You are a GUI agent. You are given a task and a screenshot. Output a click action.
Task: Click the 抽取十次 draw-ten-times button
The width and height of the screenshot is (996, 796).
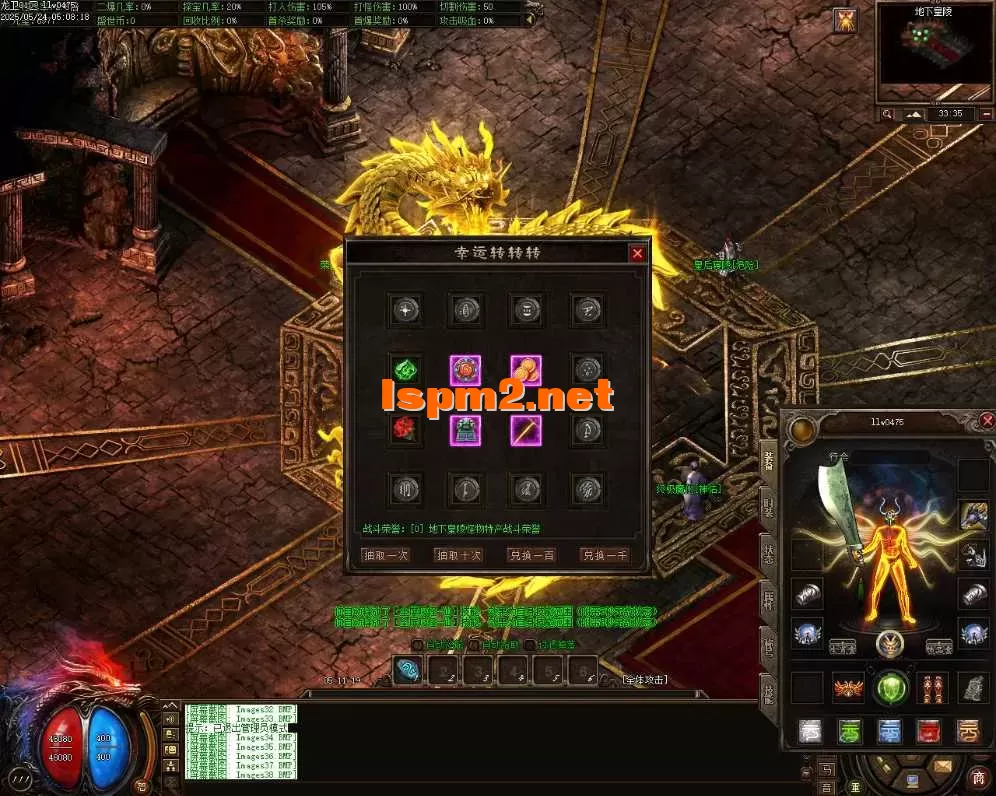click(x=459, y=555)
